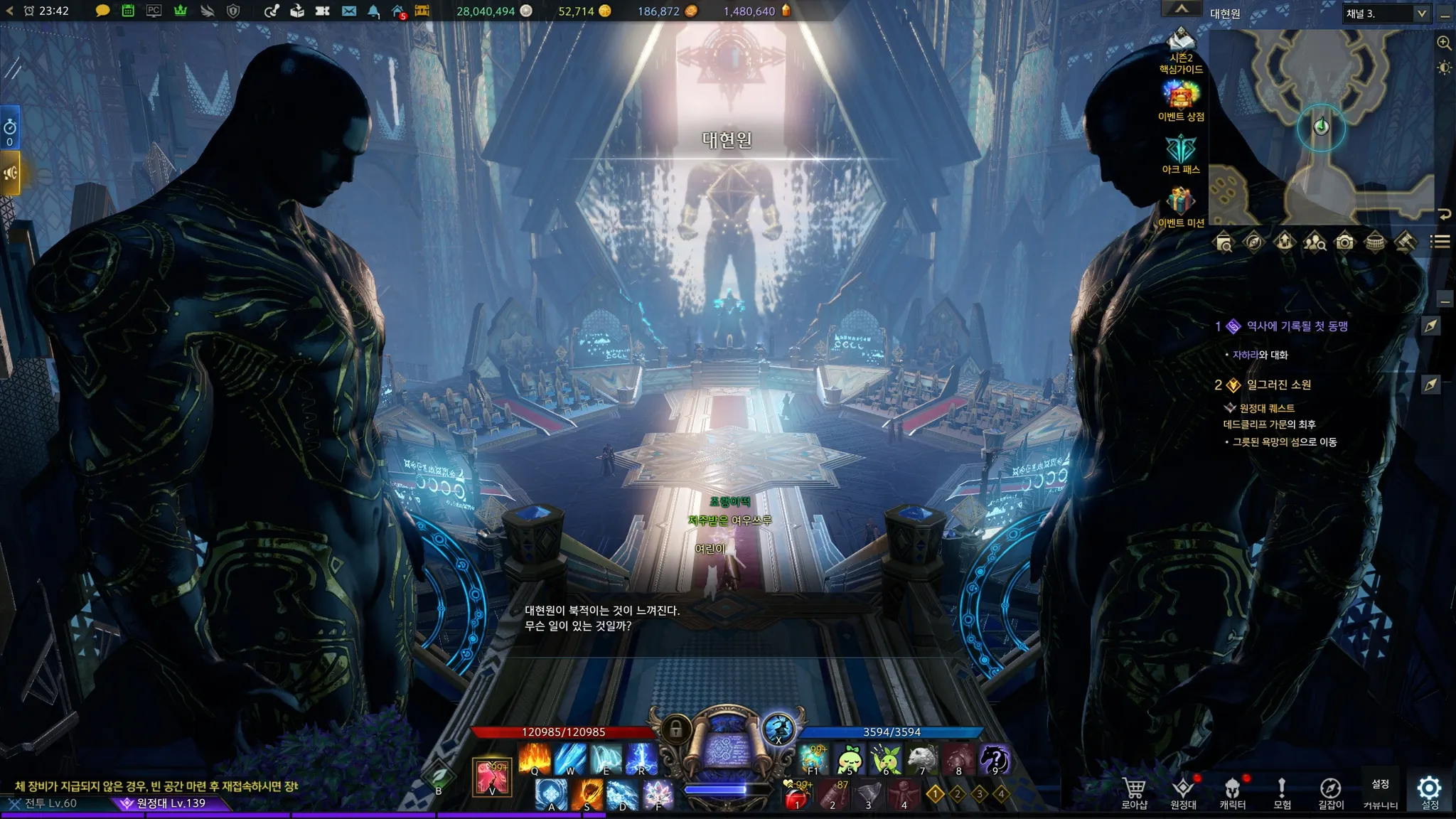The width and height of the screenshot is (1456, 819).
Task: Open the mail envelope icon
Action: click(349, 11)
